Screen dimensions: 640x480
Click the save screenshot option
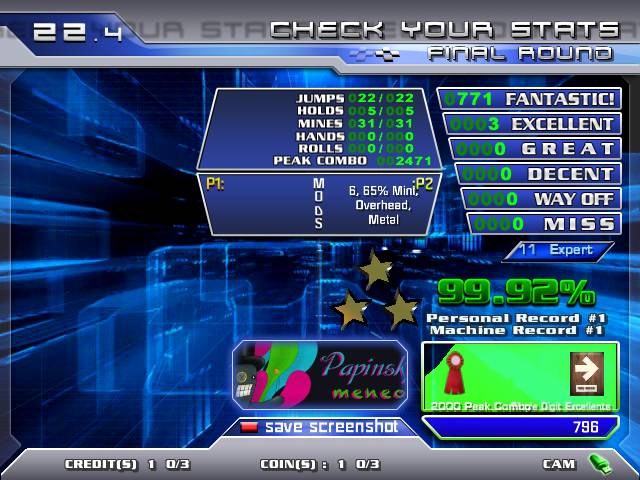click(320, 427)
